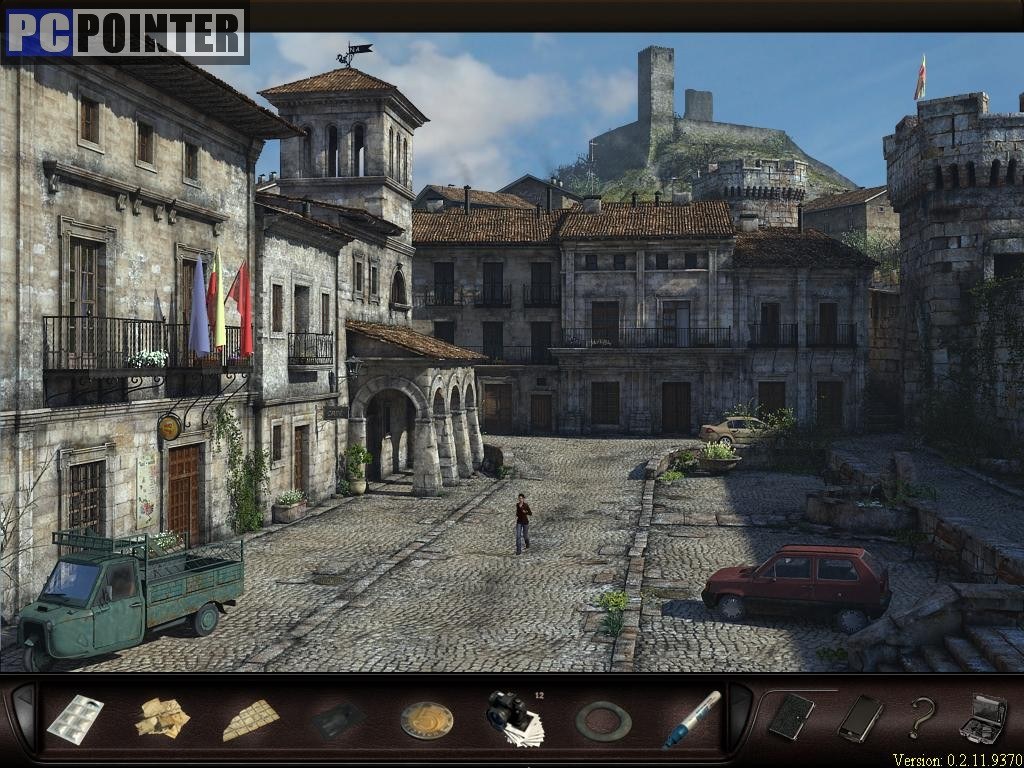Click the question mark hint button
This screenshot has height=768, width=1024.
point(921,717)
